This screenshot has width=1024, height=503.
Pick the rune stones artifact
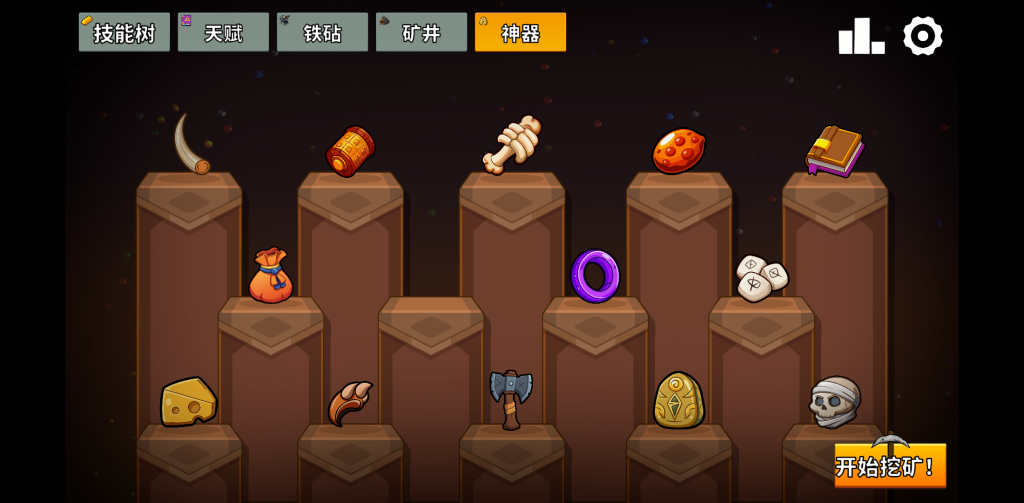[x=760, y=276]
